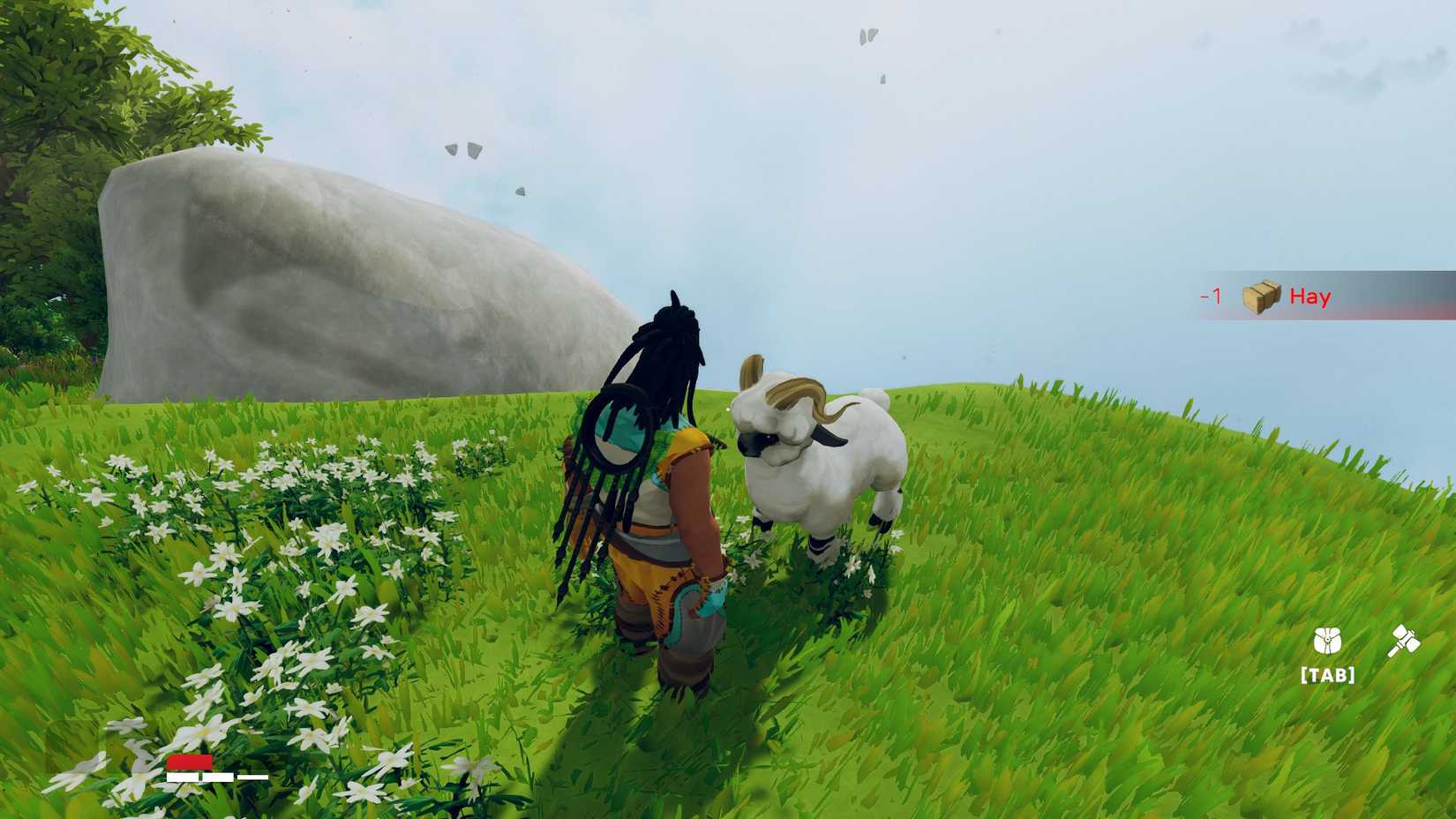Click the [TAB] keybind label under the bag

tap(1328, 675)
